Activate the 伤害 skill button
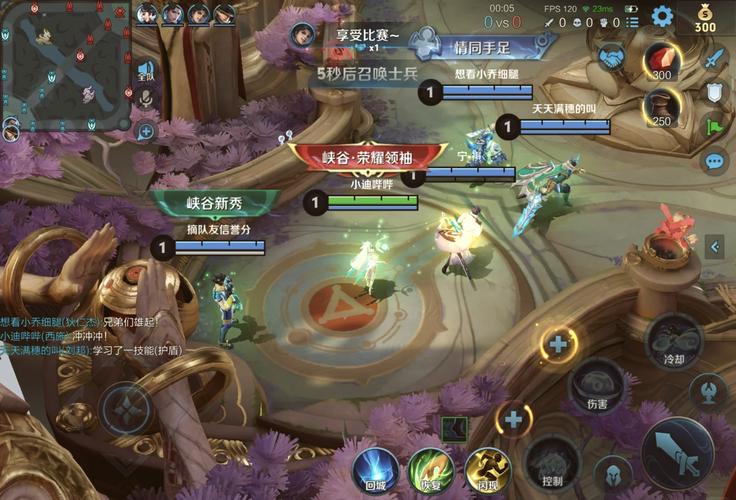 pyautogui.click(x=597, y=383)
